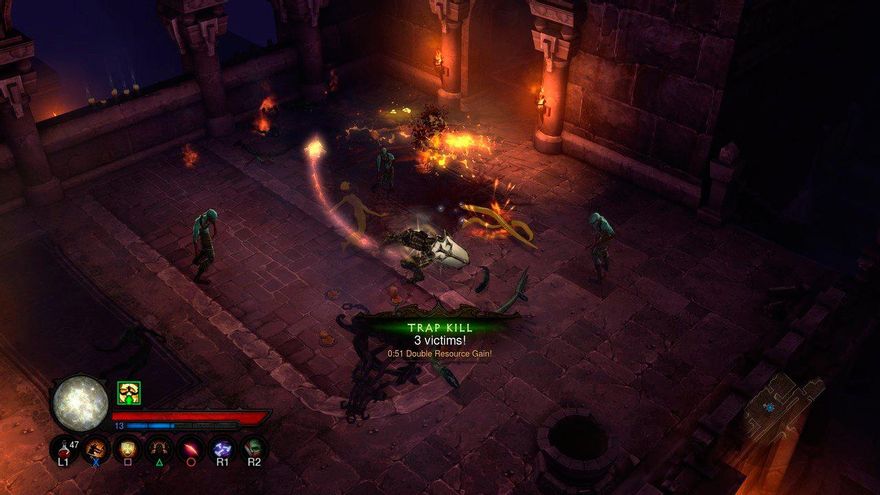Use the green R2 skill icon
This screenshot has width=880, height=495.
point(254,449)
